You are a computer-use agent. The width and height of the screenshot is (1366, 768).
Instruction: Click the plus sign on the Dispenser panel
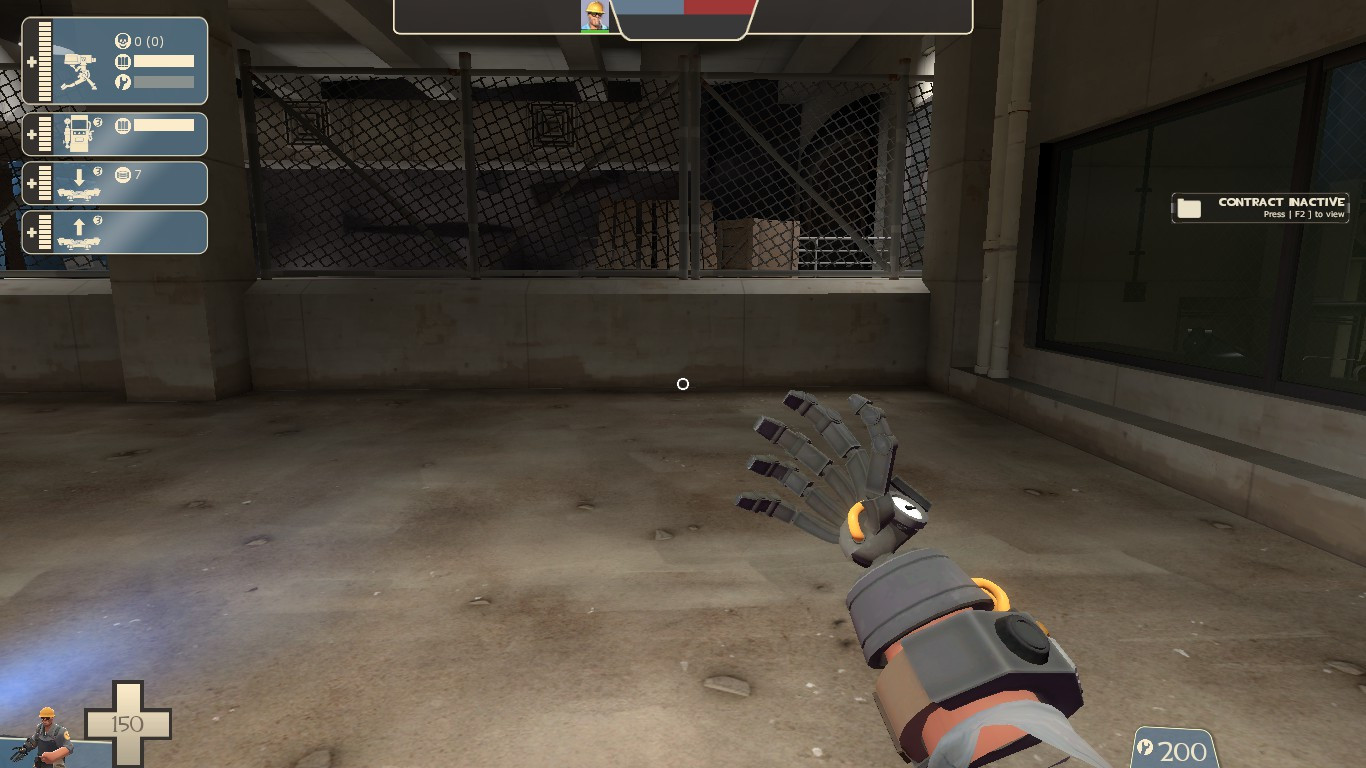[x=32, y=136]
